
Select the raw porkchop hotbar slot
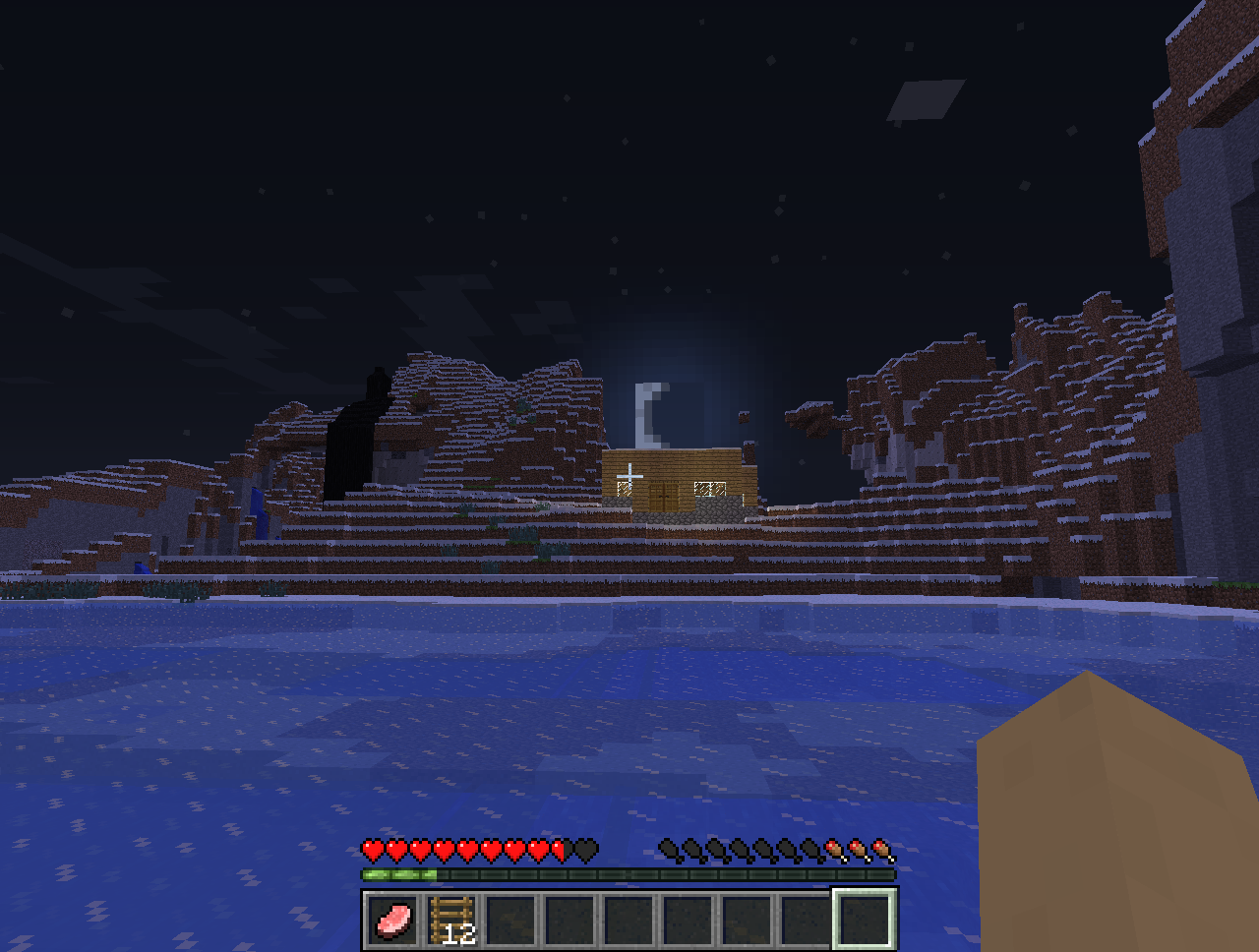[393, 921]
